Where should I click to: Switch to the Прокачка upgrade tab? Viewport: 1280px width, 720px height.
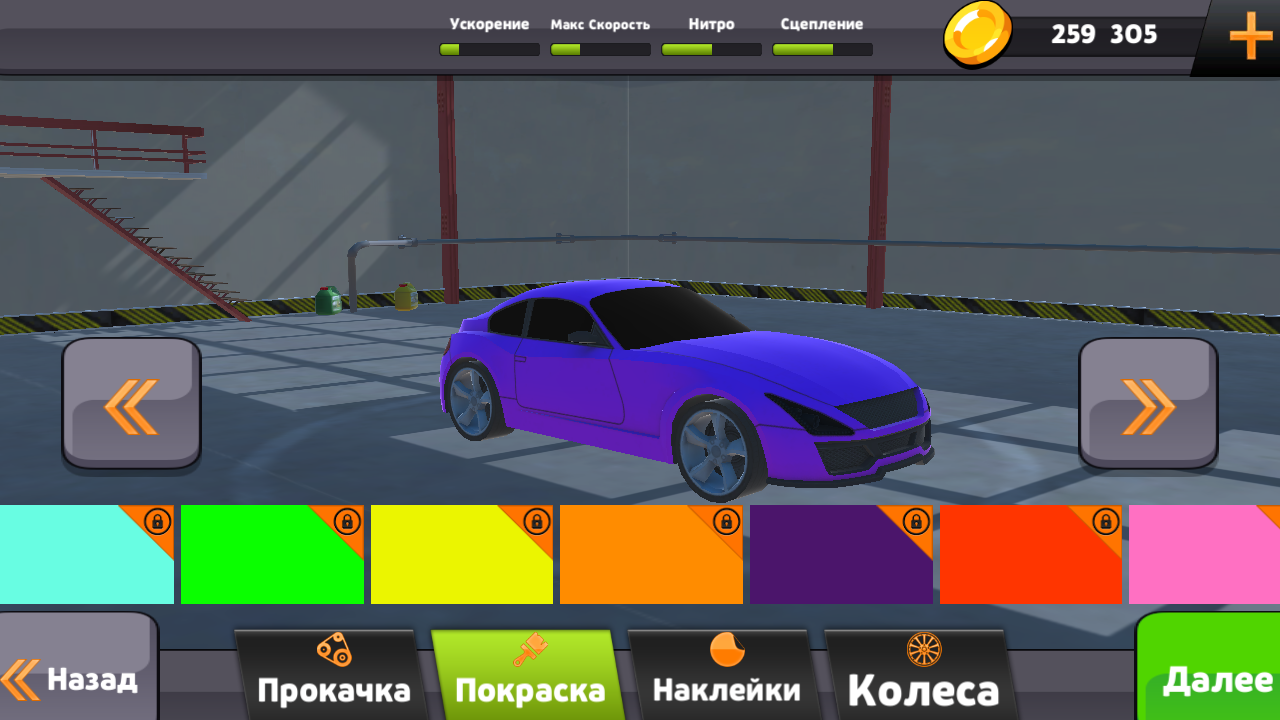point(335,687)
